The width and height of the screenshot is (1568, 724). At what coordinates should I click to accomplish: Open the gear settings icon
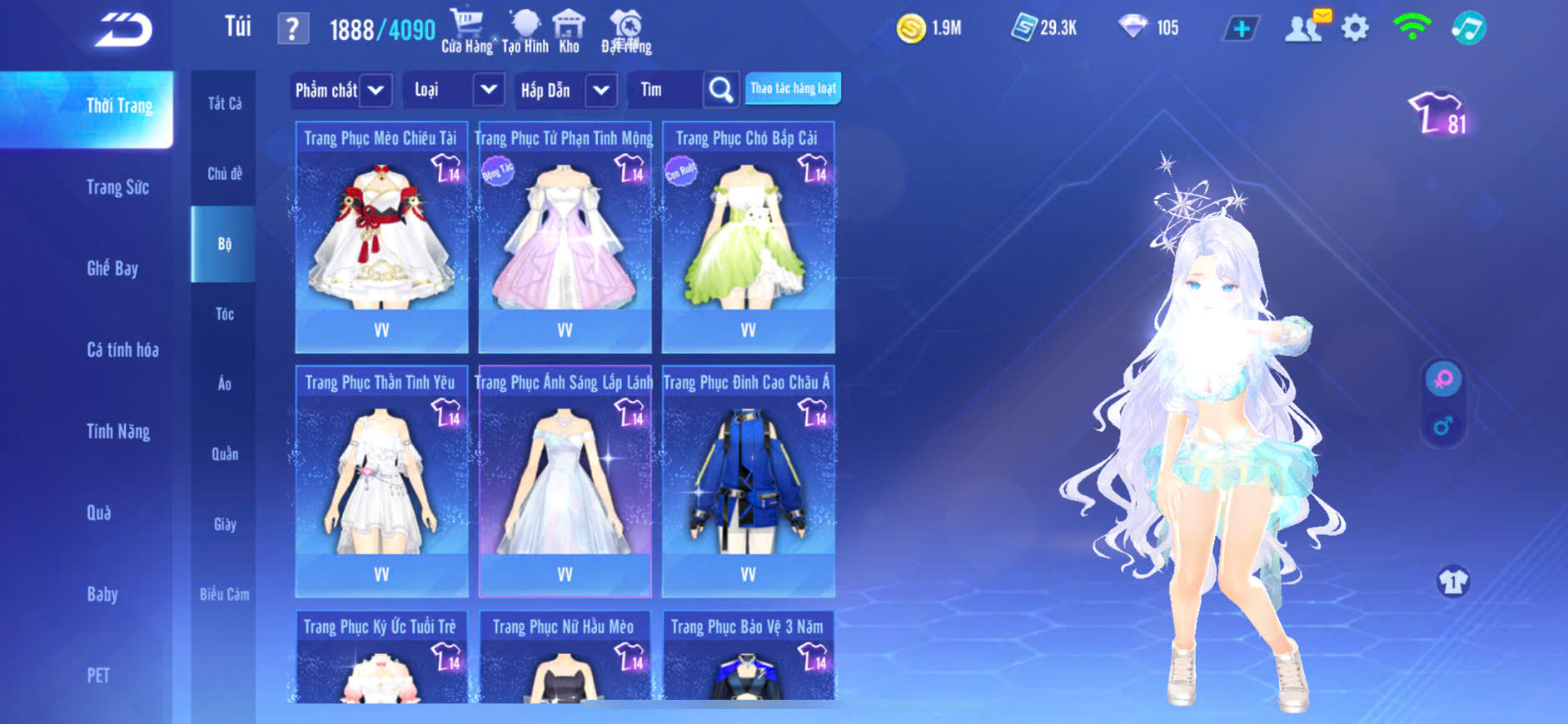[x=1355, y=28]
